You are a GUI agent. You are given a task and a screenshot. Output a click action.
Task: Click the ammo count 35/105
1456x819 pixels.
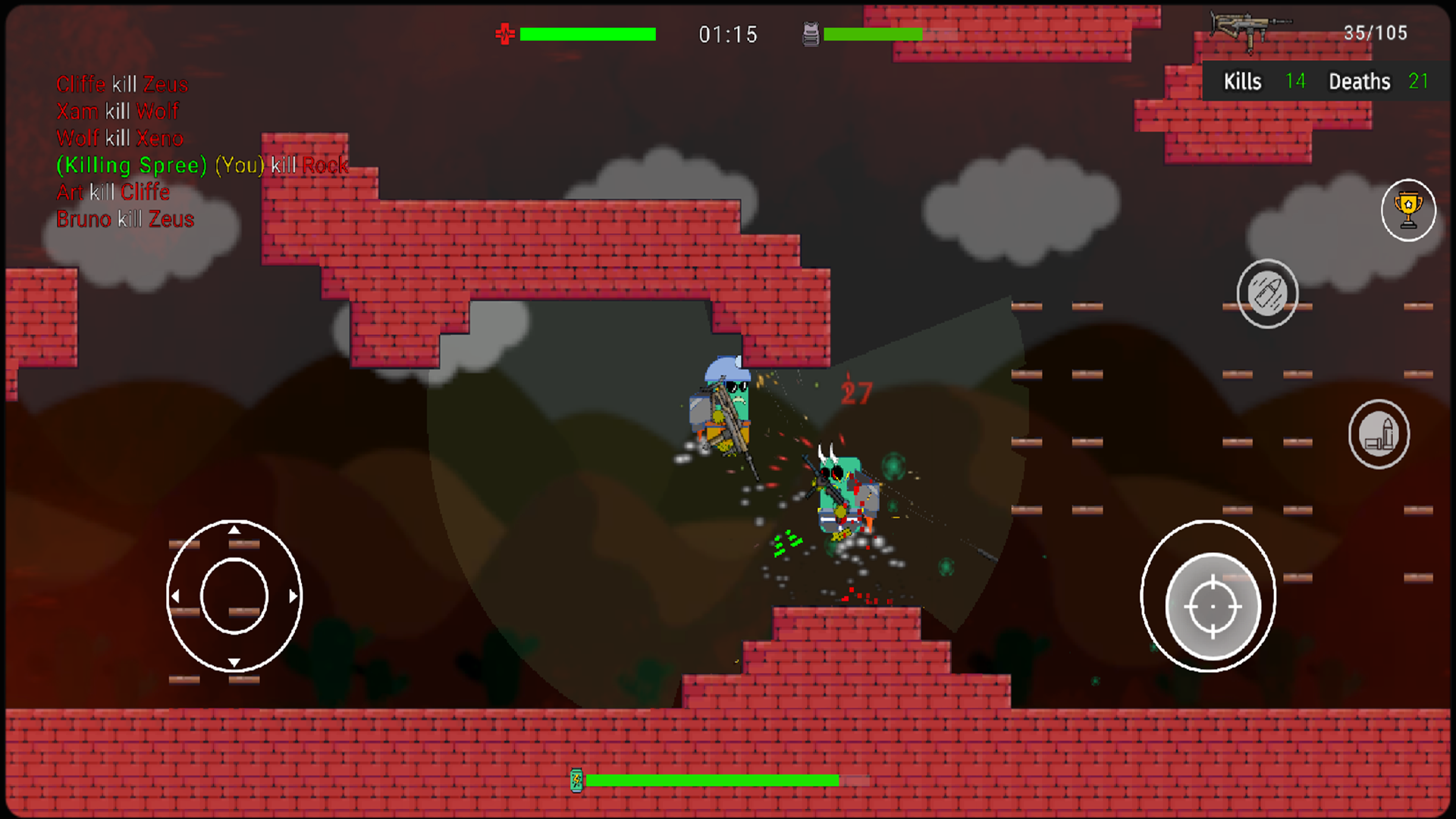(1376, 33)
